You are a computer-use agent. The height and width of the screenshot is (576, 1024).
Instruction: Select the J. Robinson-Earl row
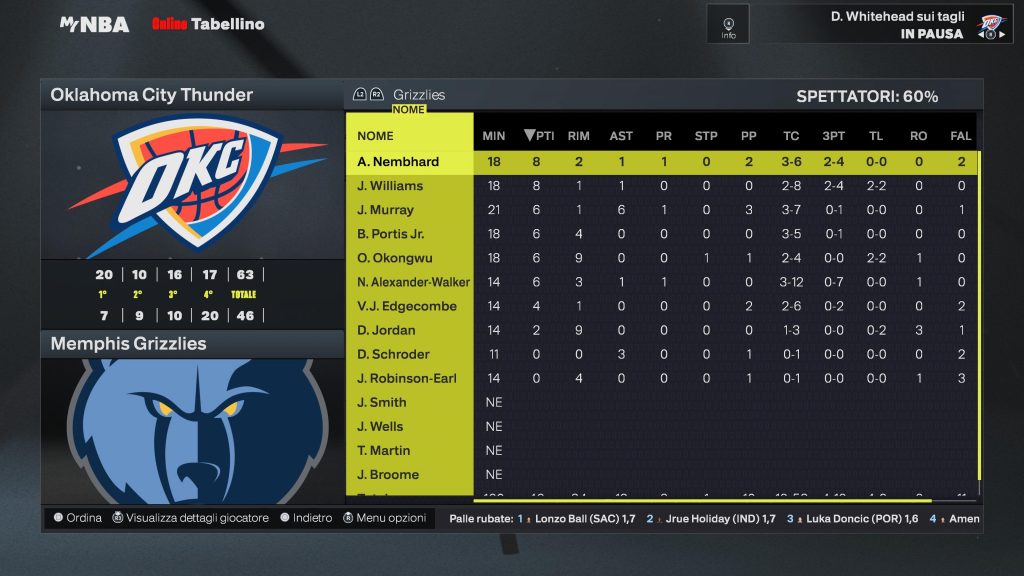(409, 378)
